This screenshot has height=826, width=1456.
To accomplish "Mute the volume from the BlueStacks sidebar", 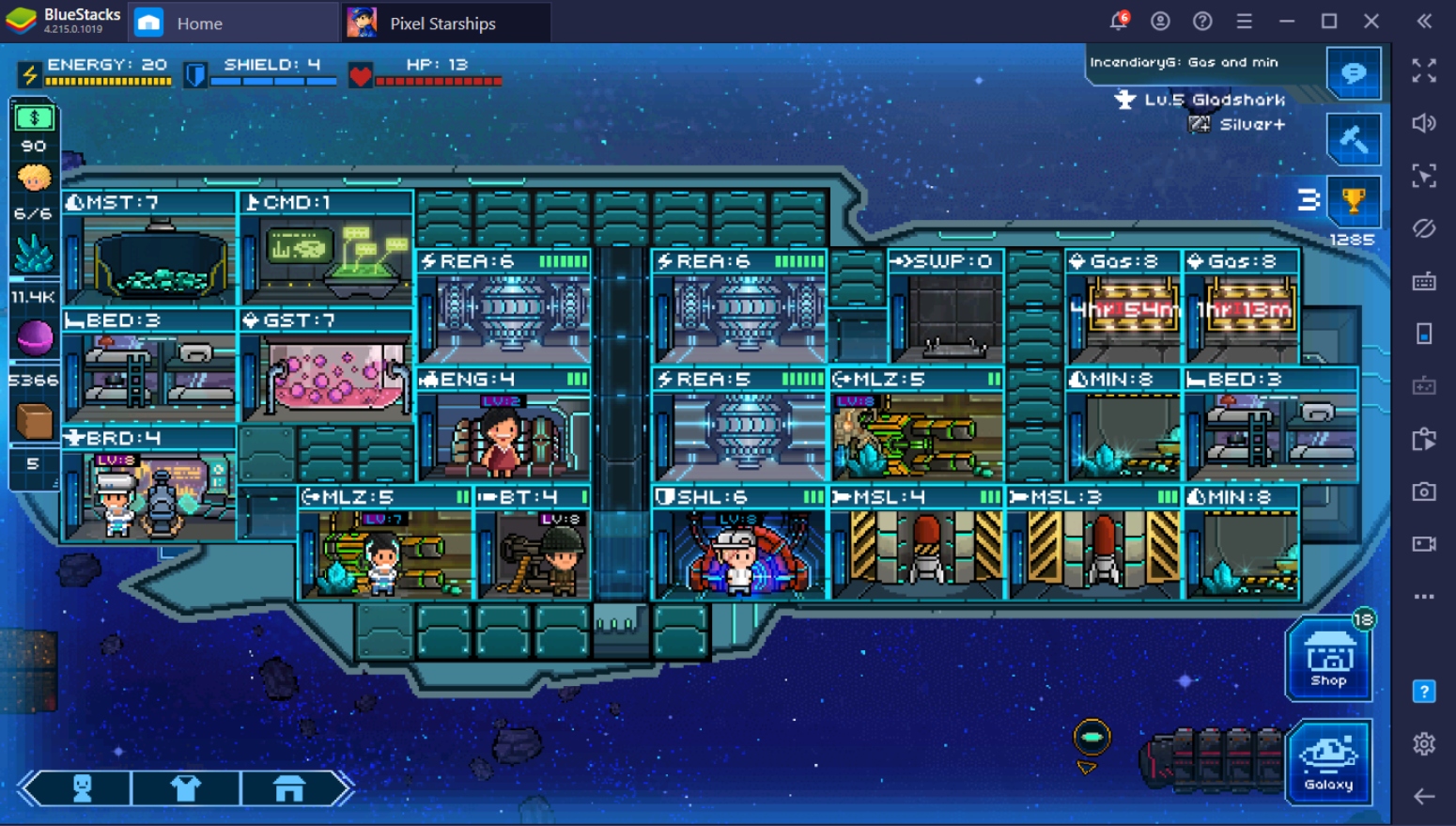I will pyautogui.click(x=1424, y=123).
